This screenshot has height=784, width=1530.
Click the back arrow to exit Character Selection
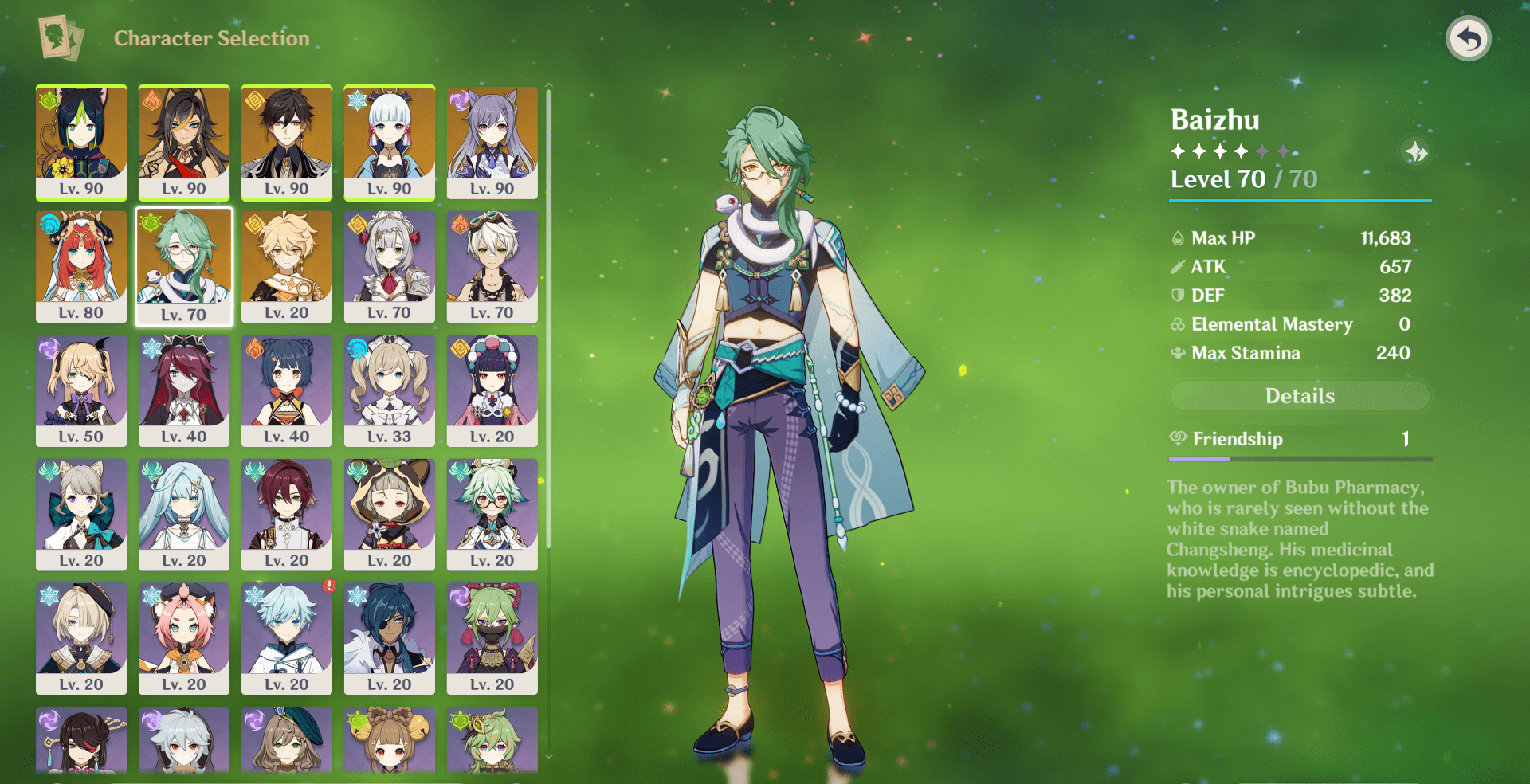click(1470, 36)
